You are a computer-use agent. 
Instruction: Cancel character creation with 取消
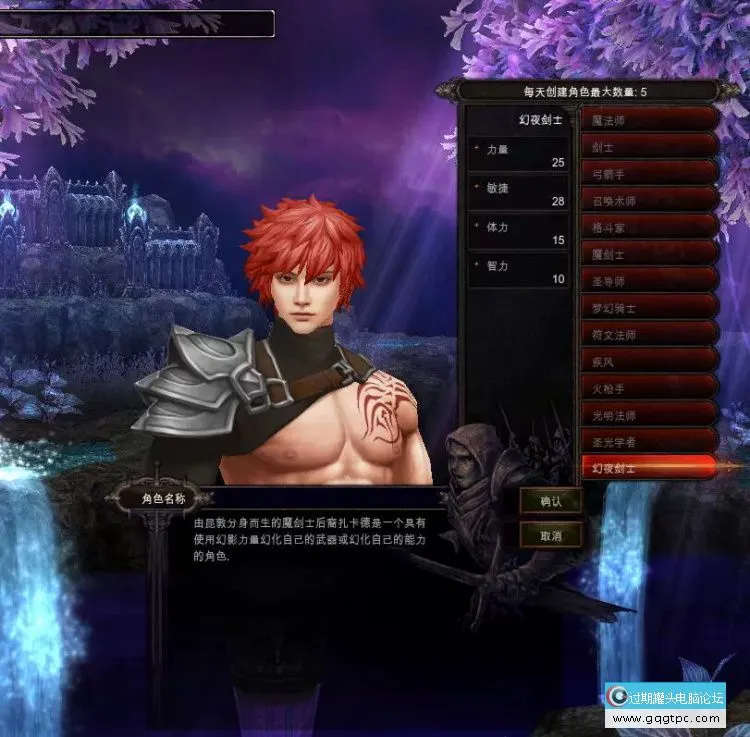click(x=551, y=536)
